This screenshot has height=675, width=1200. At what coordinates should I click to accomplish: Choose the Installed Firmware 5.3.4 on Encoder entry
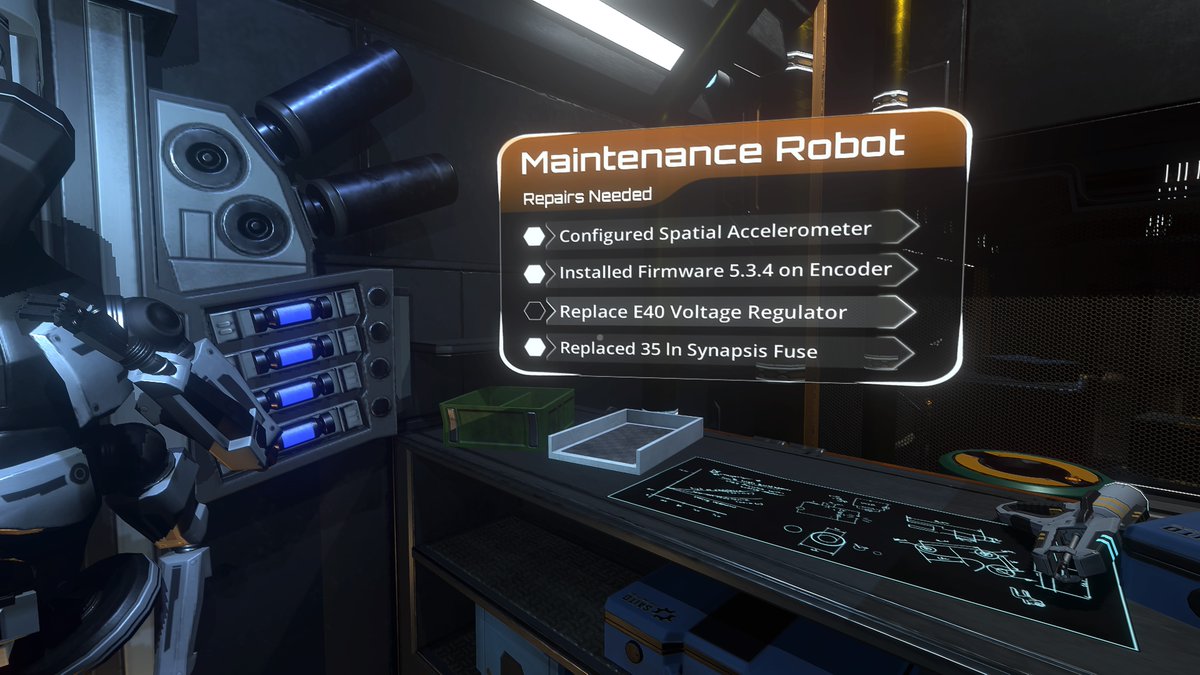tap(725, 271)
